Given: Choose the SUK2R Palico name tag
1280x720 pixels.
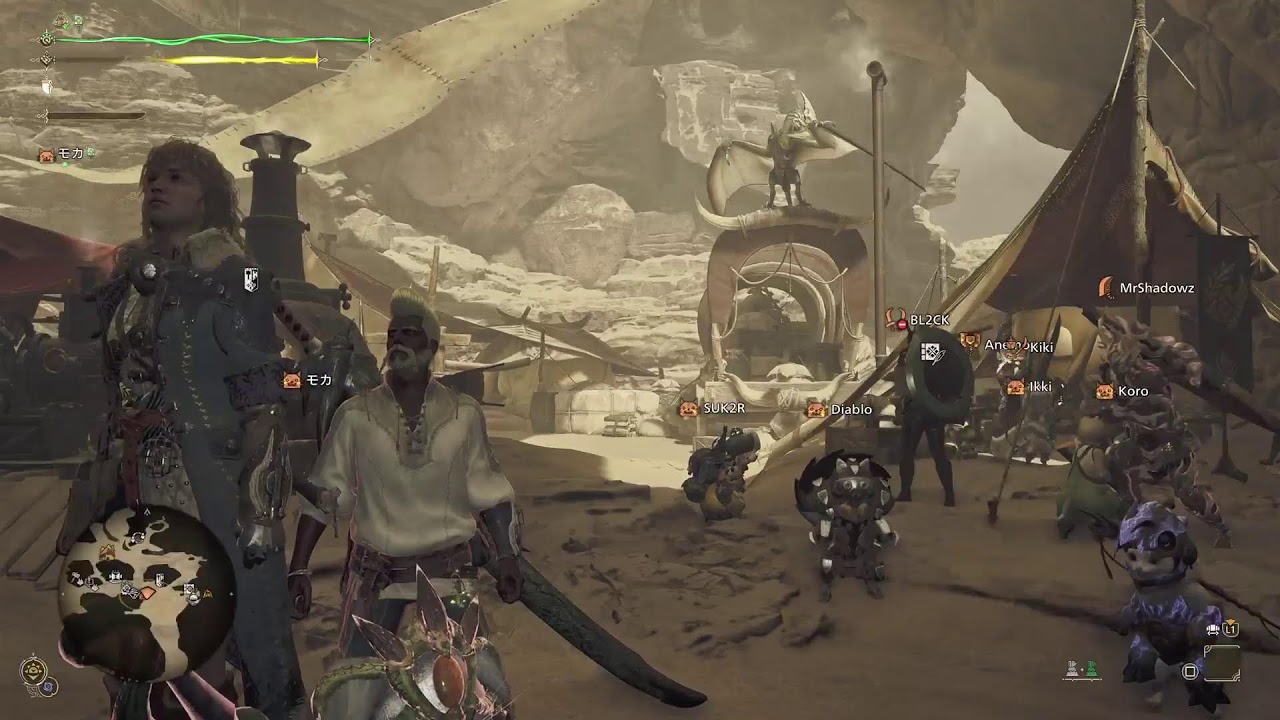Looking at the screenshot, I should [x=723, y=408].
